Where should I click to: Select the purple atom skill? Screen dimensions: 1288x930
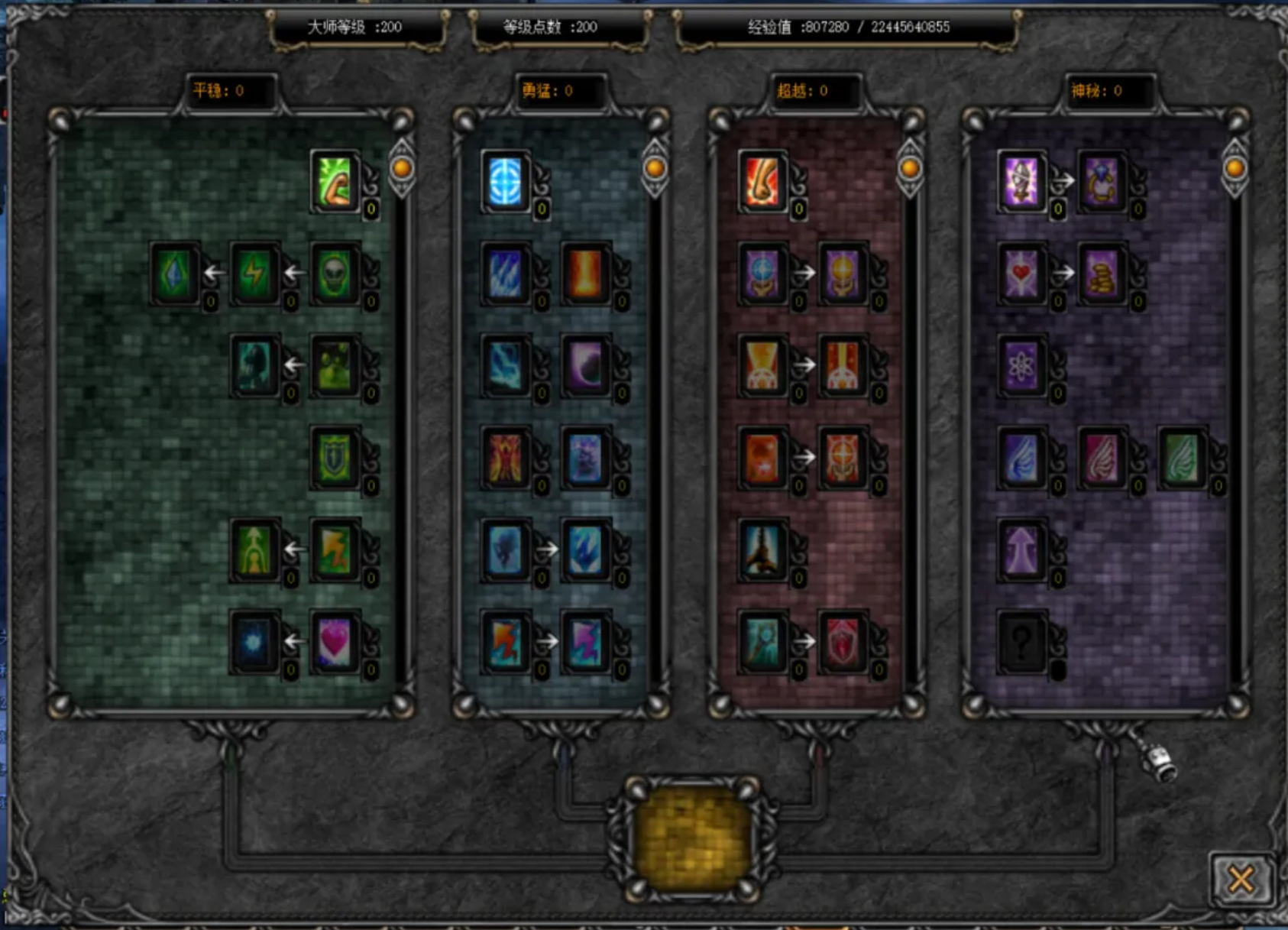1021,366
